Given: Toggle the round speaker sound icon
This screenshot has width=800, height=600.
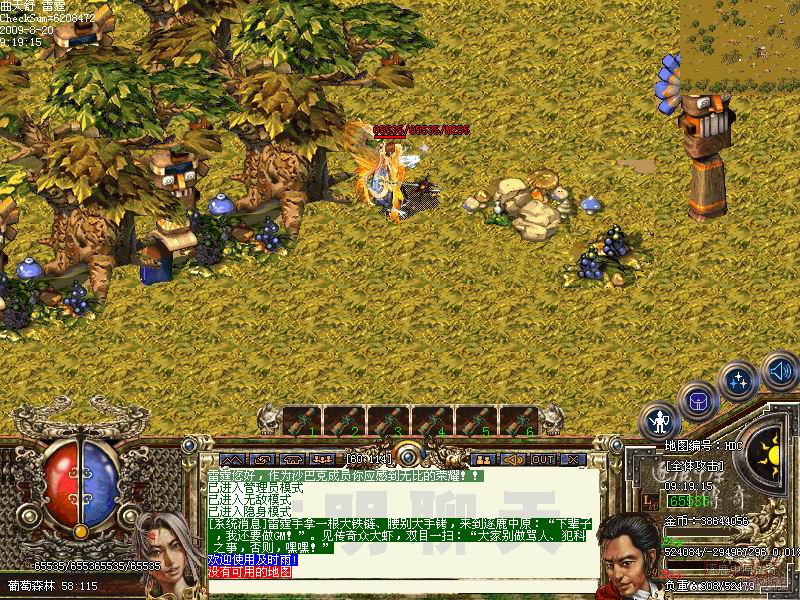Looking at the screenshot, I should click(x=779, y=372).
